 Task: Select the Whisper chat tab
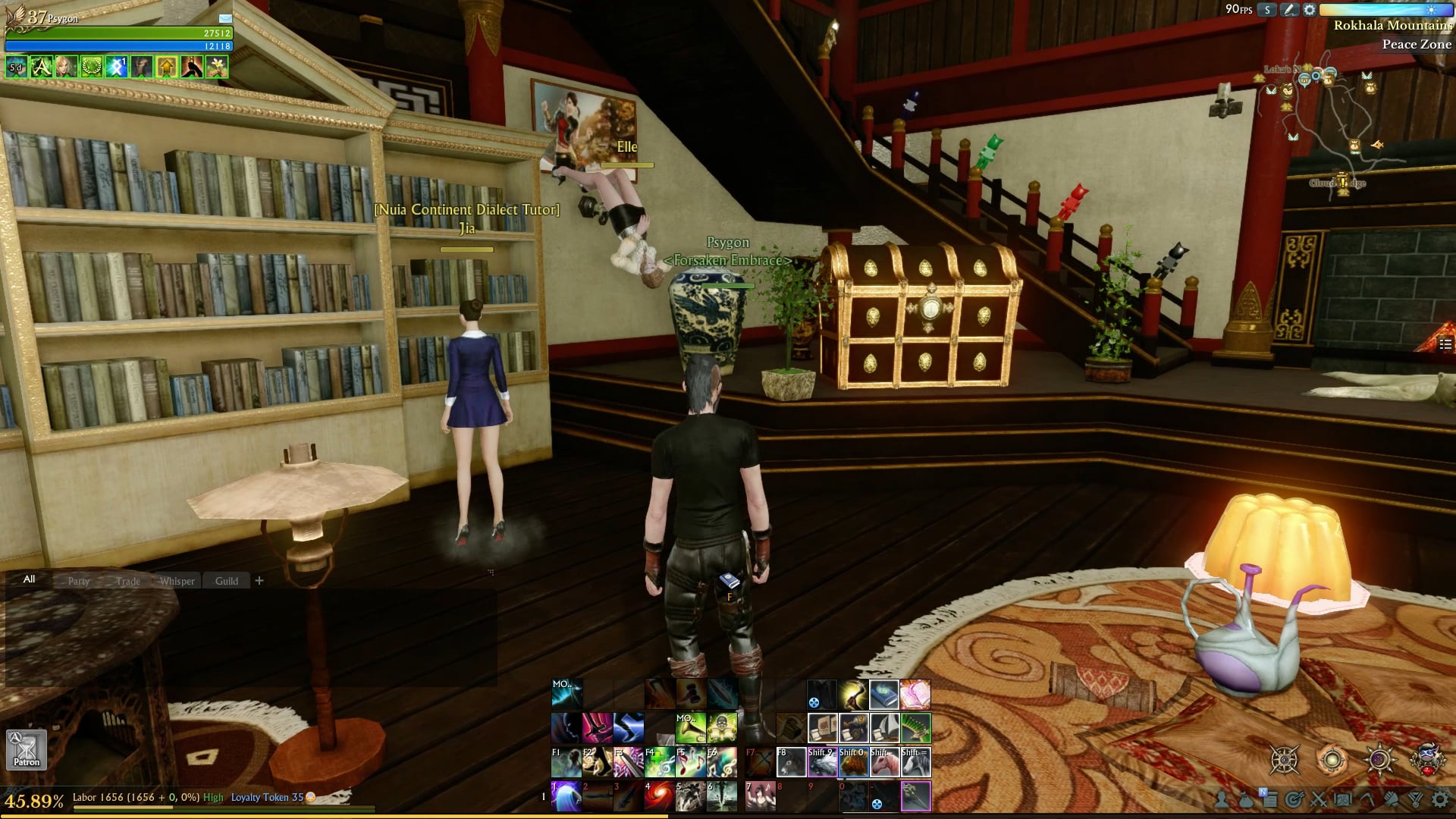pos(177,581)
